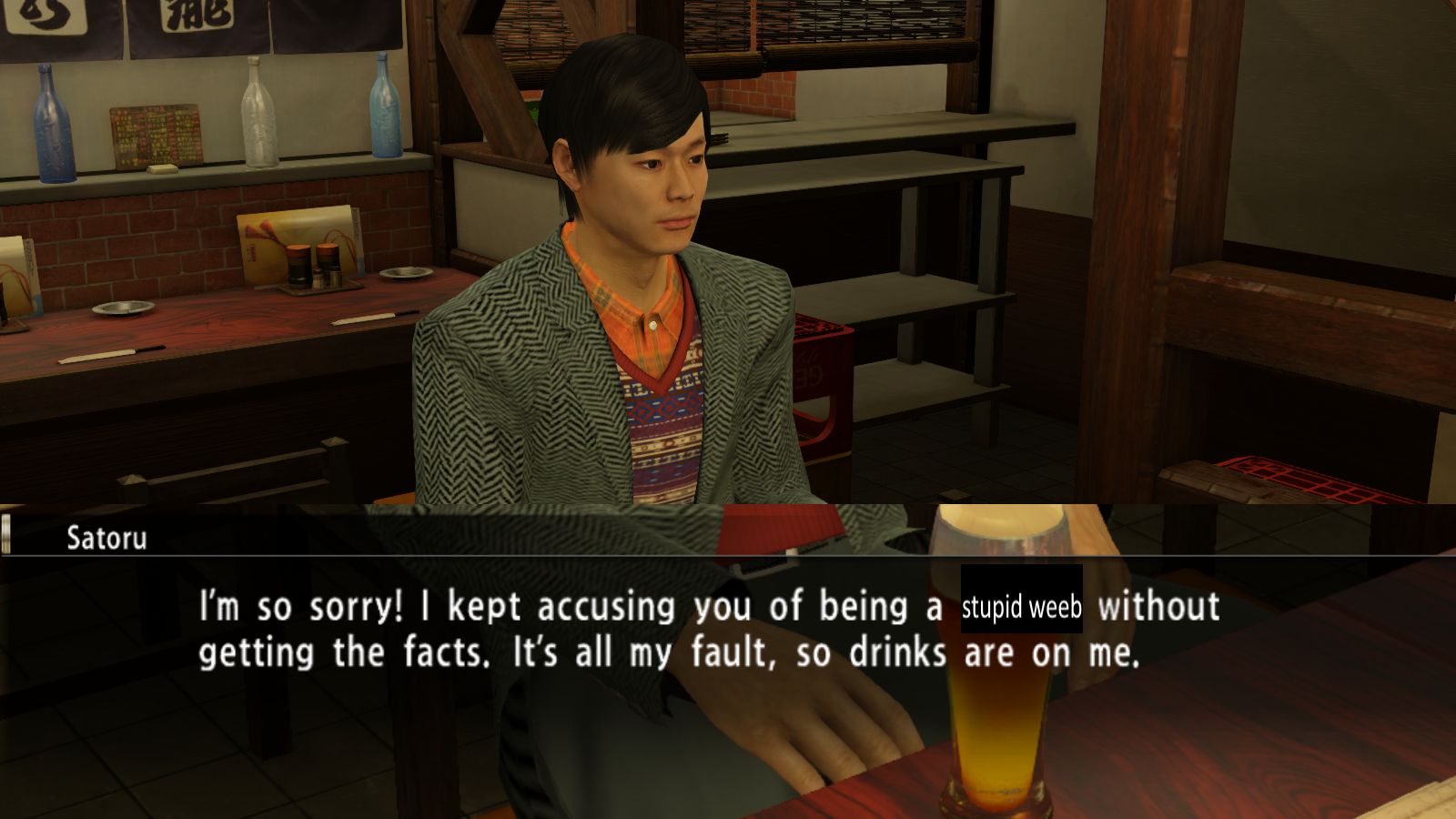Image resolution: width=1456 pixels, height=819 pixels.
Task: Click the dialogue progress indicator on the left
Action: coord(7,536)
